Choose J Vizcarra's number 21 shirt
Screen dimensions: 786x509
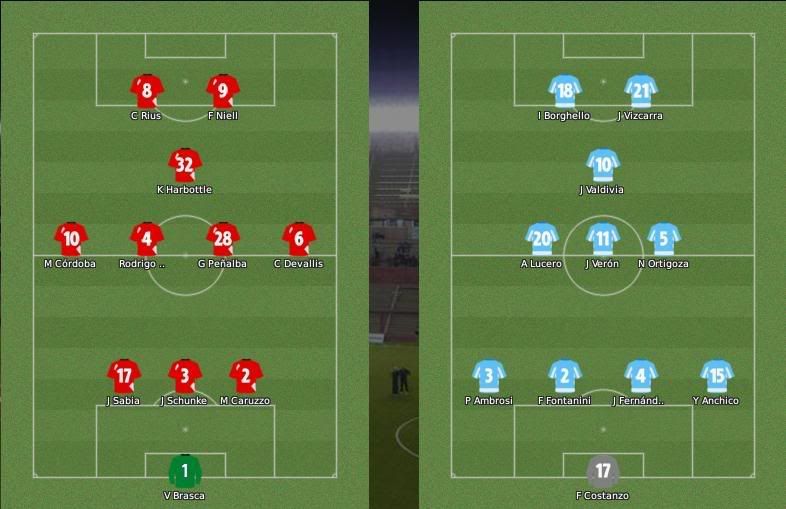pos(641,91)
